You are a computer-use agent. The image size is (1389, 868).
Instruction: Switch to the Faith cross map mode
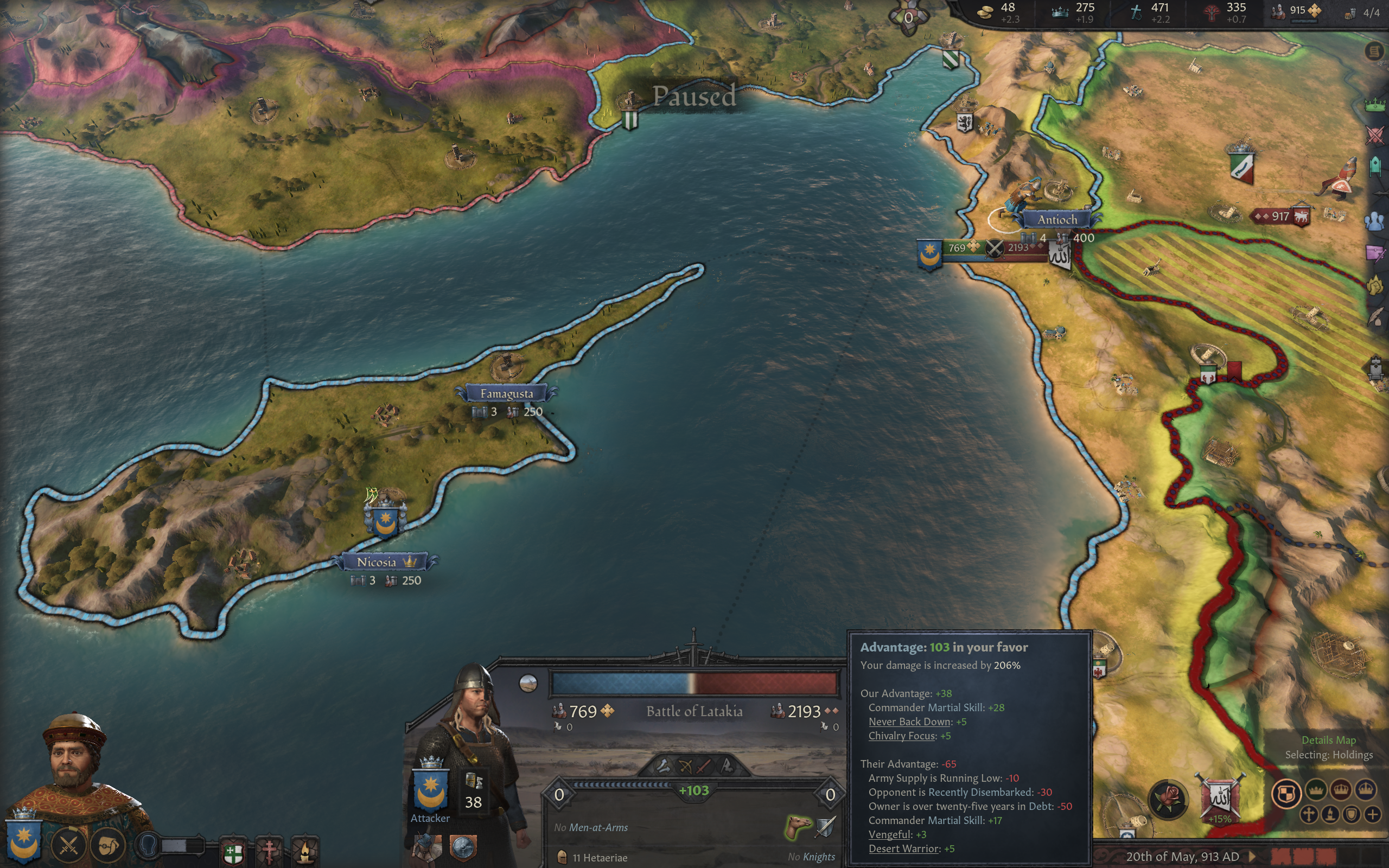coord(1308,815)
